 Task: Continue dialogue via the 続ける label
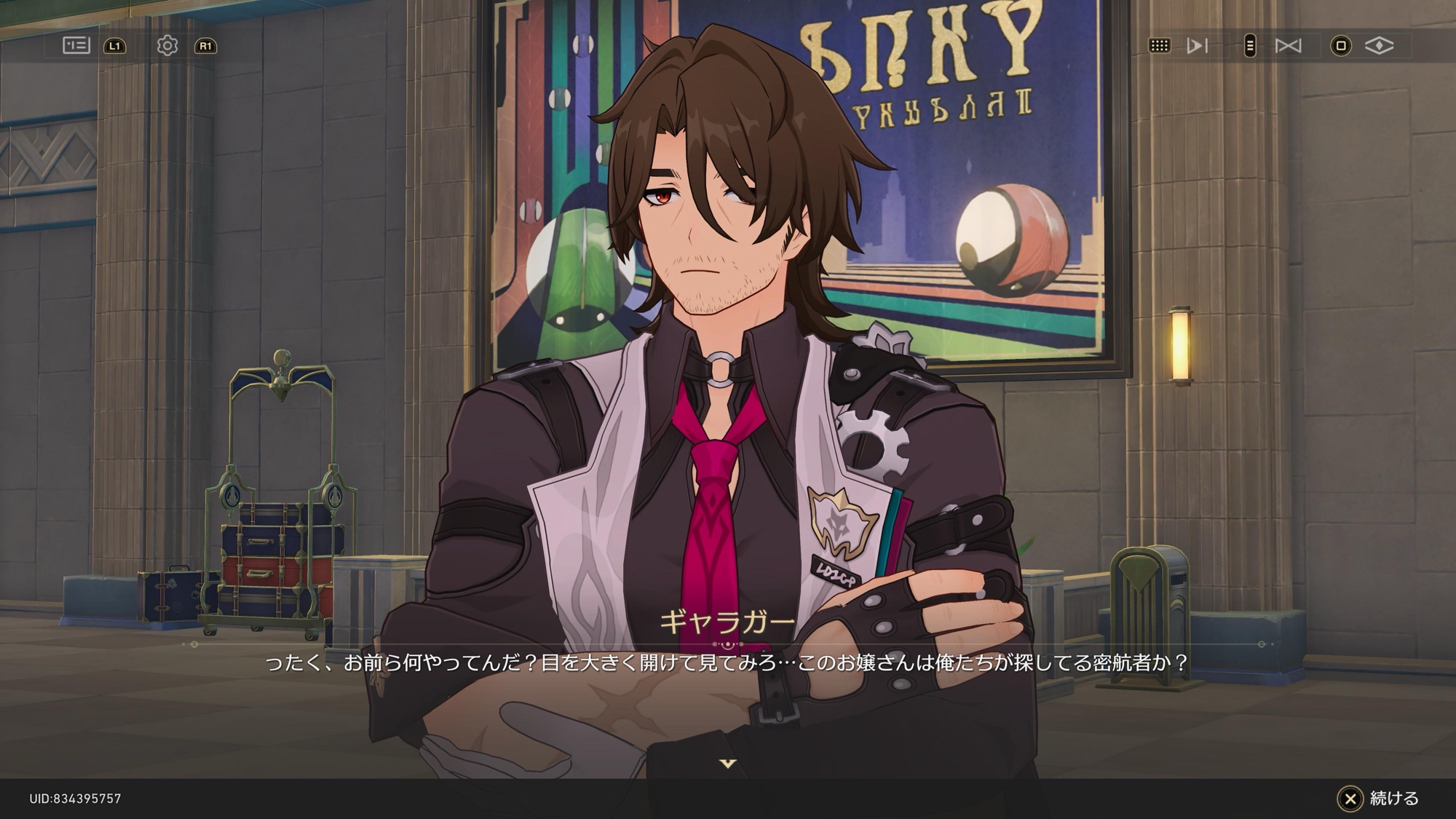1393,798
